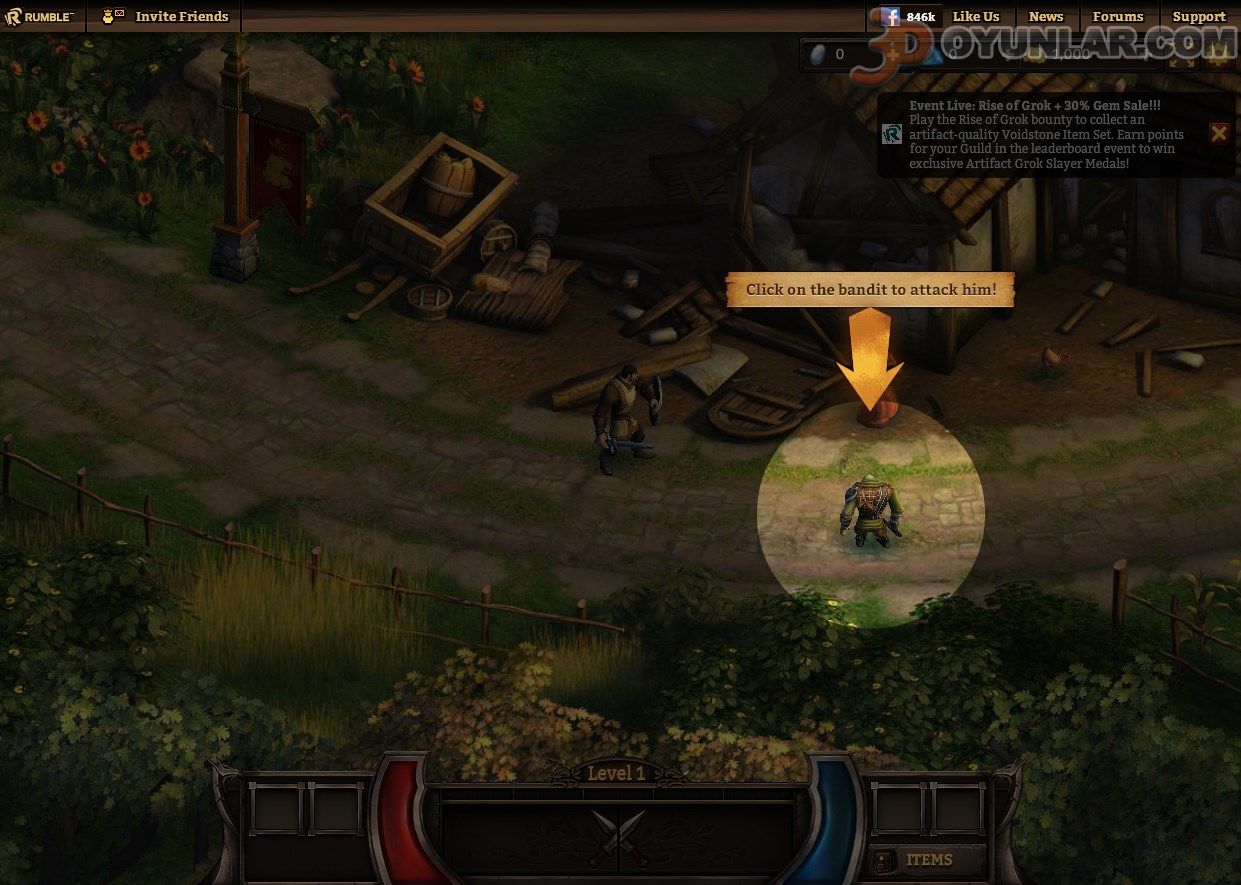Open the gear settings icon

1217,55
